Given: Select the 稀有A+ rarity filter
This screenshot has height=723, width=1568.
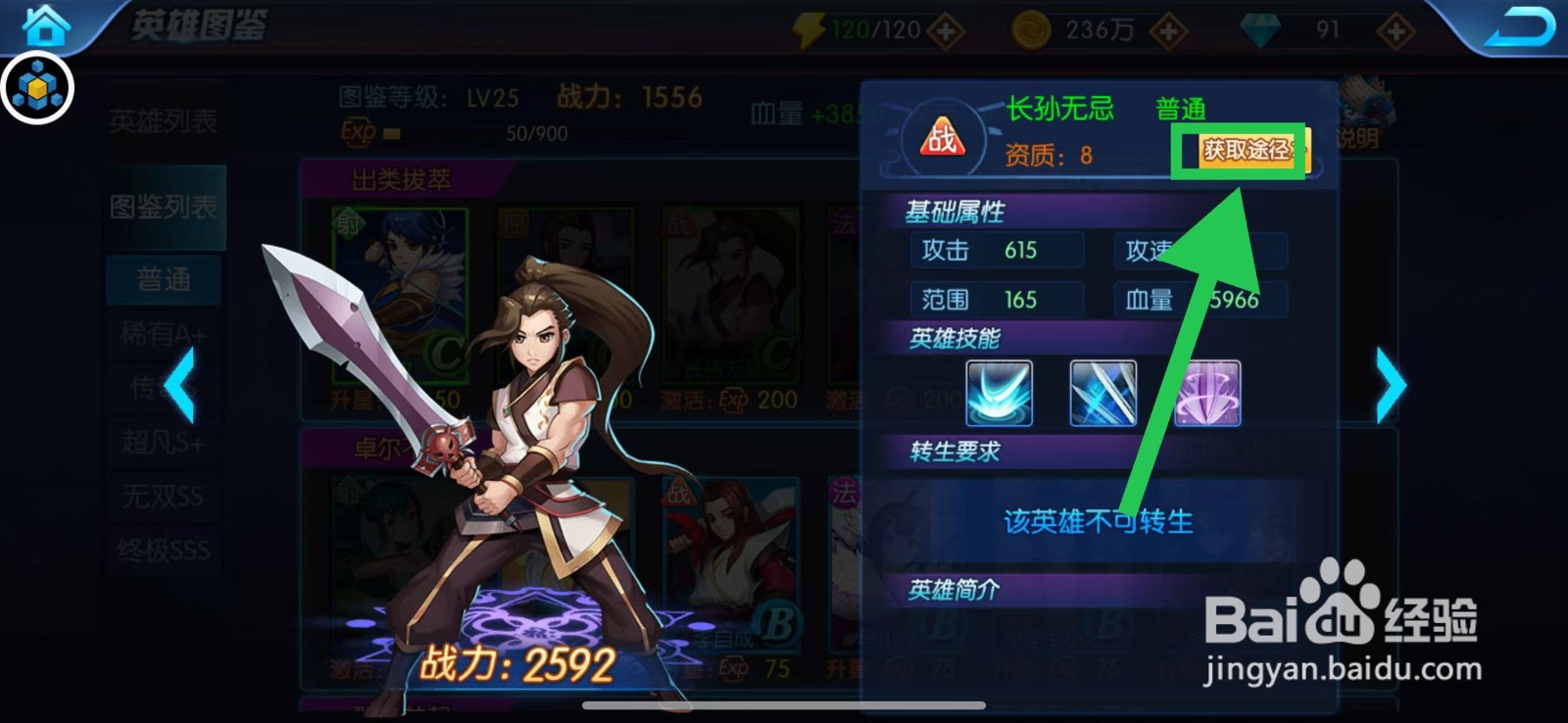Looking at the screenshot, I should point(162,332).
